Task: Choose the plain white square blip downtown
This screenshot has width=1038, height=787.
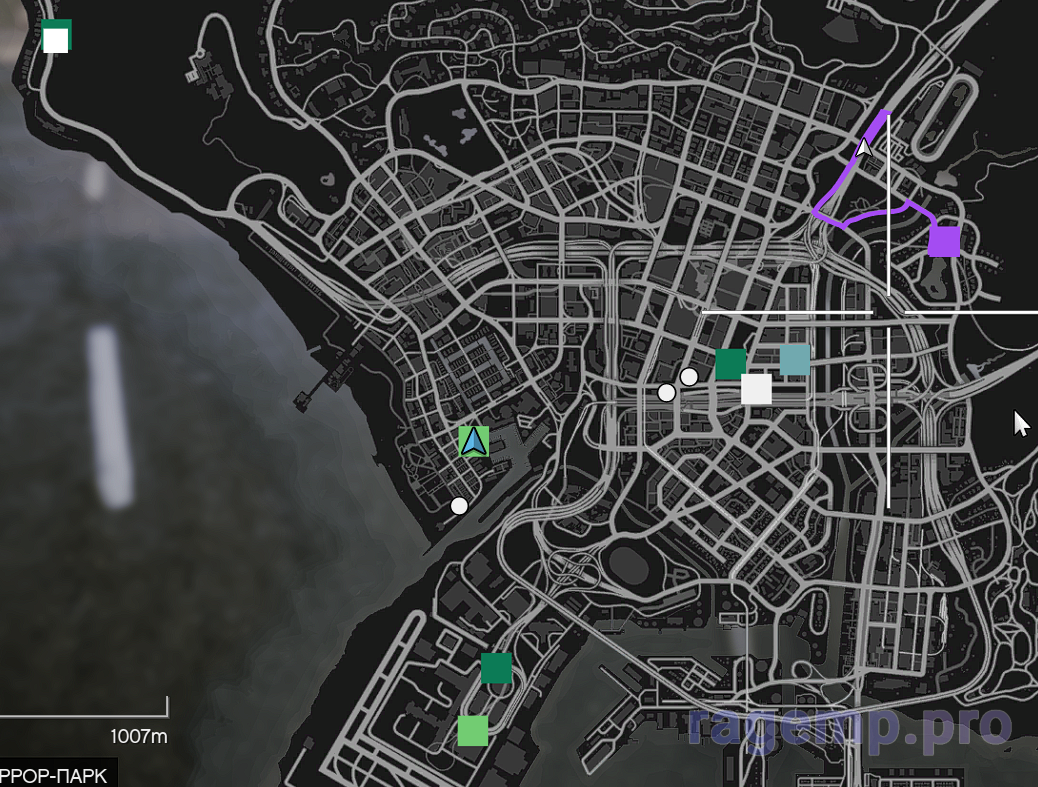Action: (x=756, y=389)
